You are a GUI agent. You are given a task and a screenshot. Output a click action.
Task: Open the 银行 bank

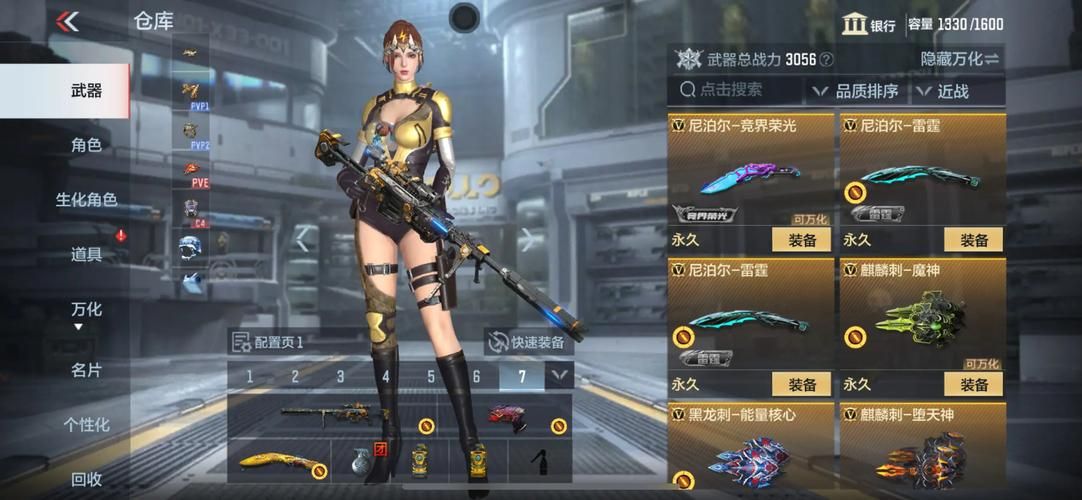tap(868, 25)
